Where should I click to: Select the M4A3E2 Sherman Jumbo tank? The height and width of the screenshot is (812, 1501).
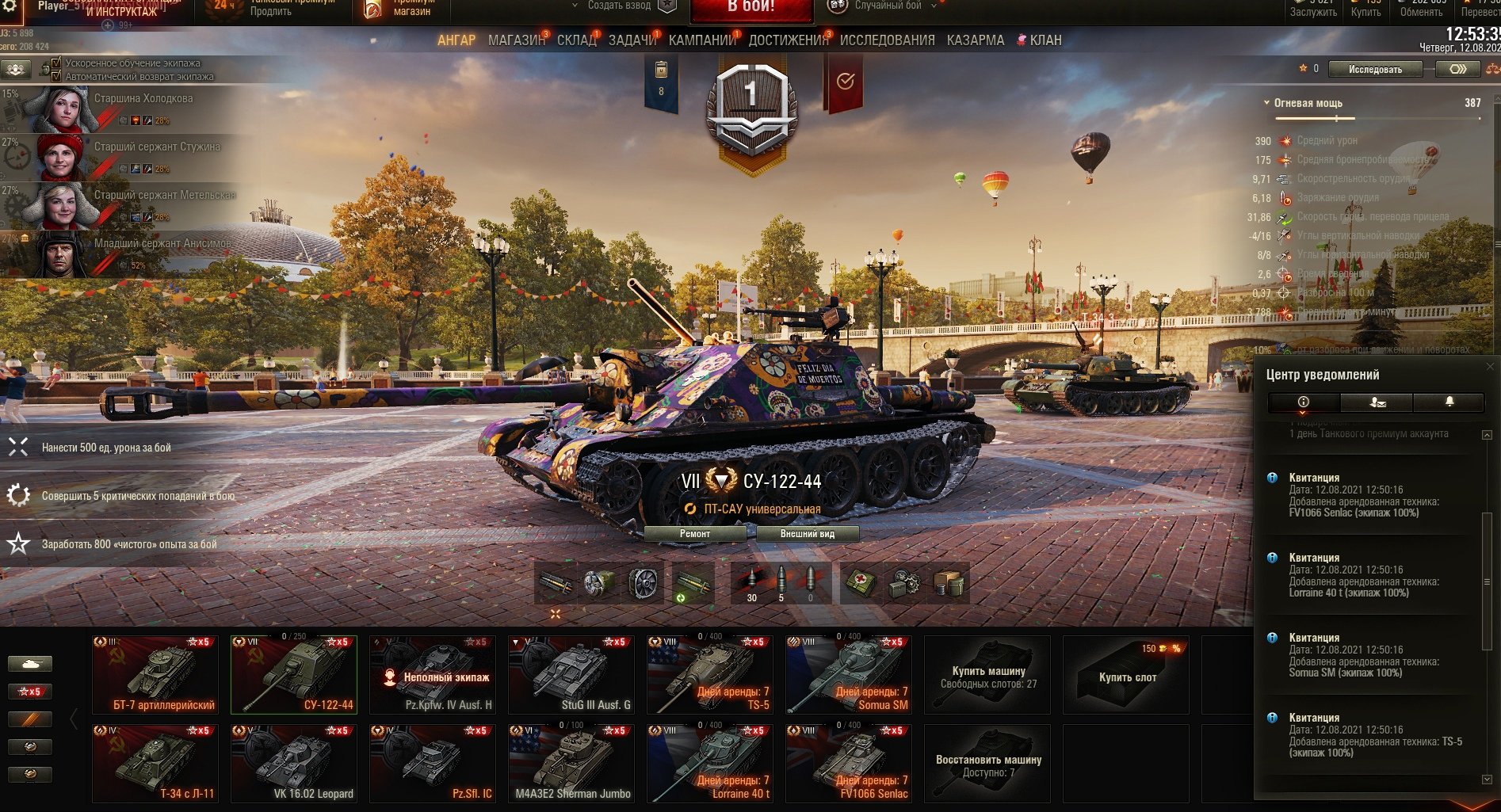(x=571, y=764)
